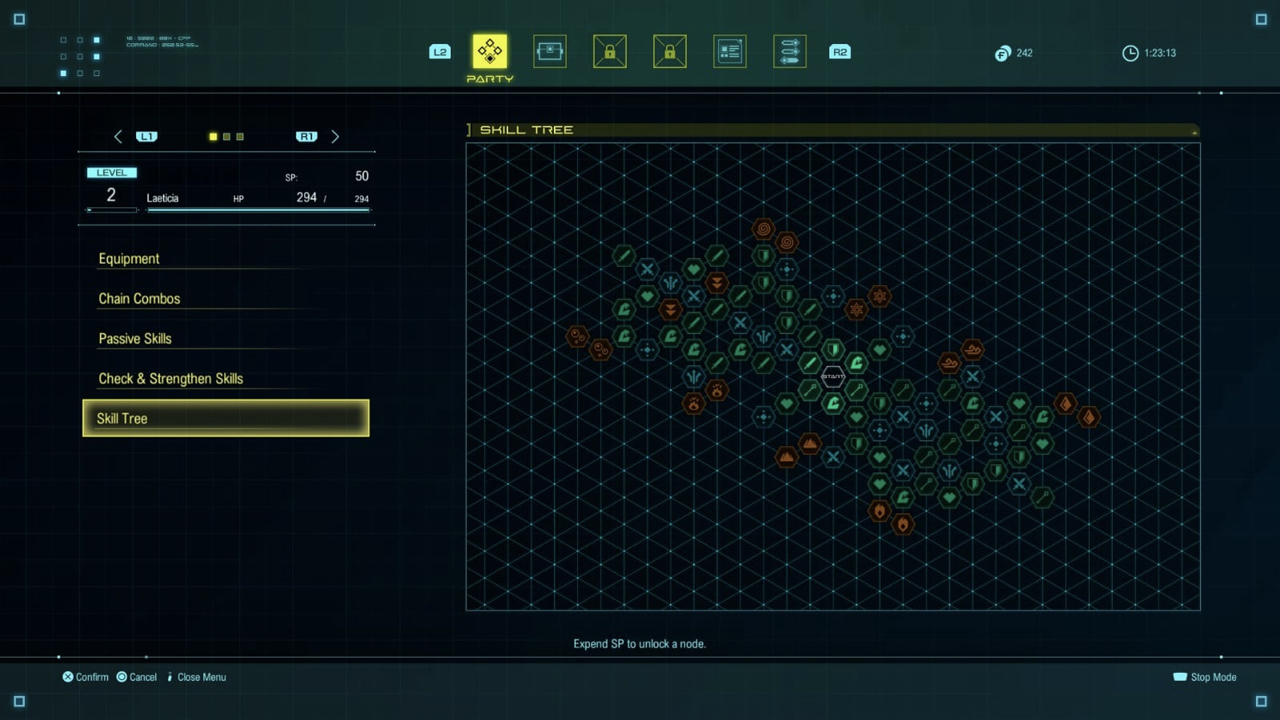The image size is (1280, 720).
Task: Show the next party member with right chevron
Action: (x=335, y=137)
